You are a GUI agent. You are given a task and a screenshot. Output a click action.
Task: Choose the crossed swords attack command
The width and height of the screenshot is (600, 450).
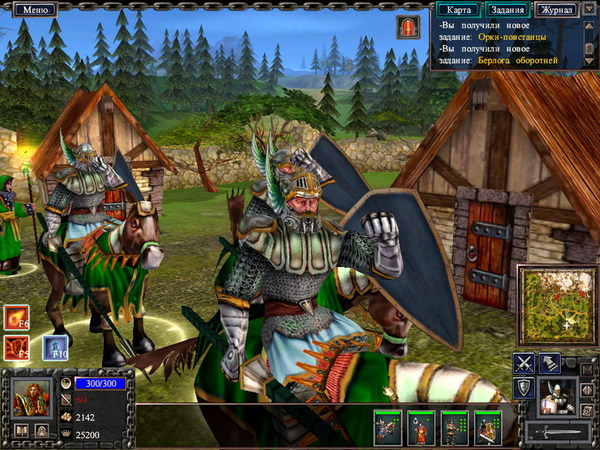click(525, 364)
